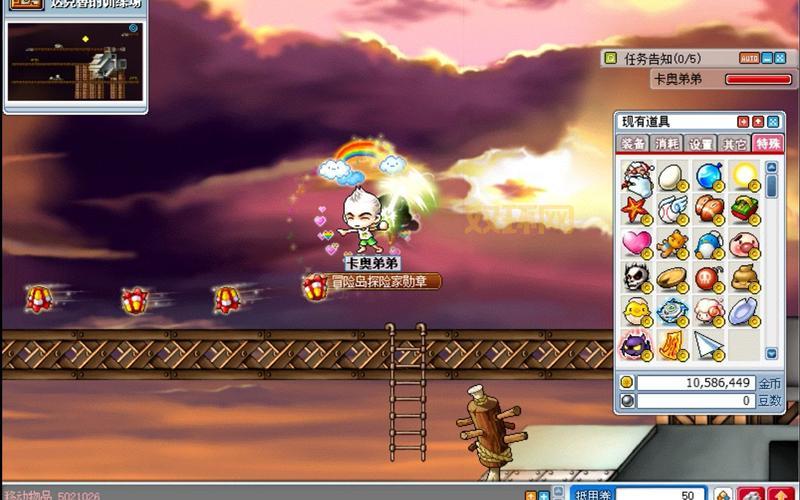The height and width of the screenshot is (500, 800).
Task: Open the 消耗 consumables tab
Action: click(x=667, y=144)
